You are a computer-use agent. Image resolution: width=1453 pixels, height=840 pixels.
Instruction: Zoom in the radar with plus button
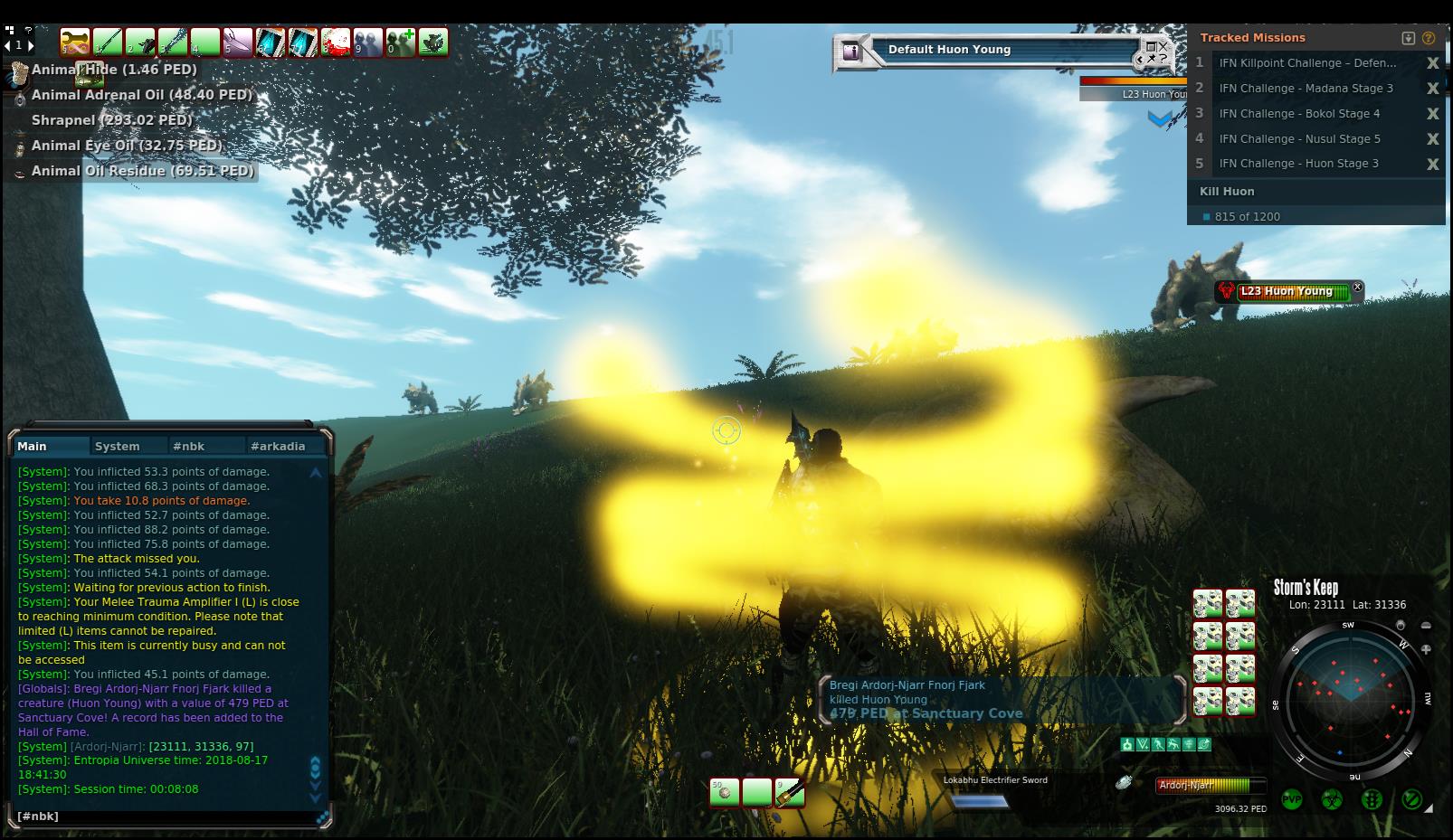[1426, 649]
